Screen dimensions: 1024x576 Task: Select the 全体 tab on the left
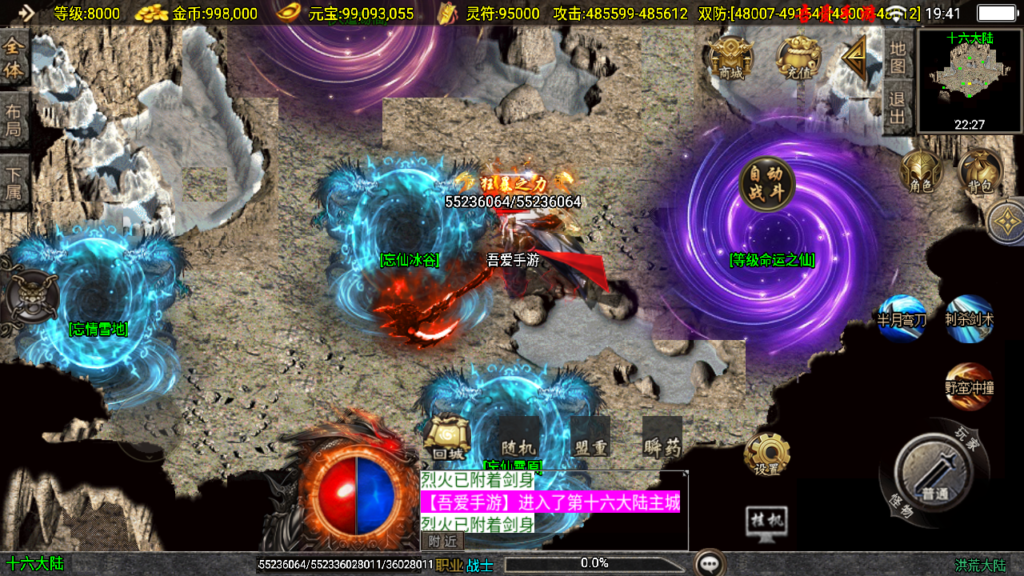pos(14,59)
